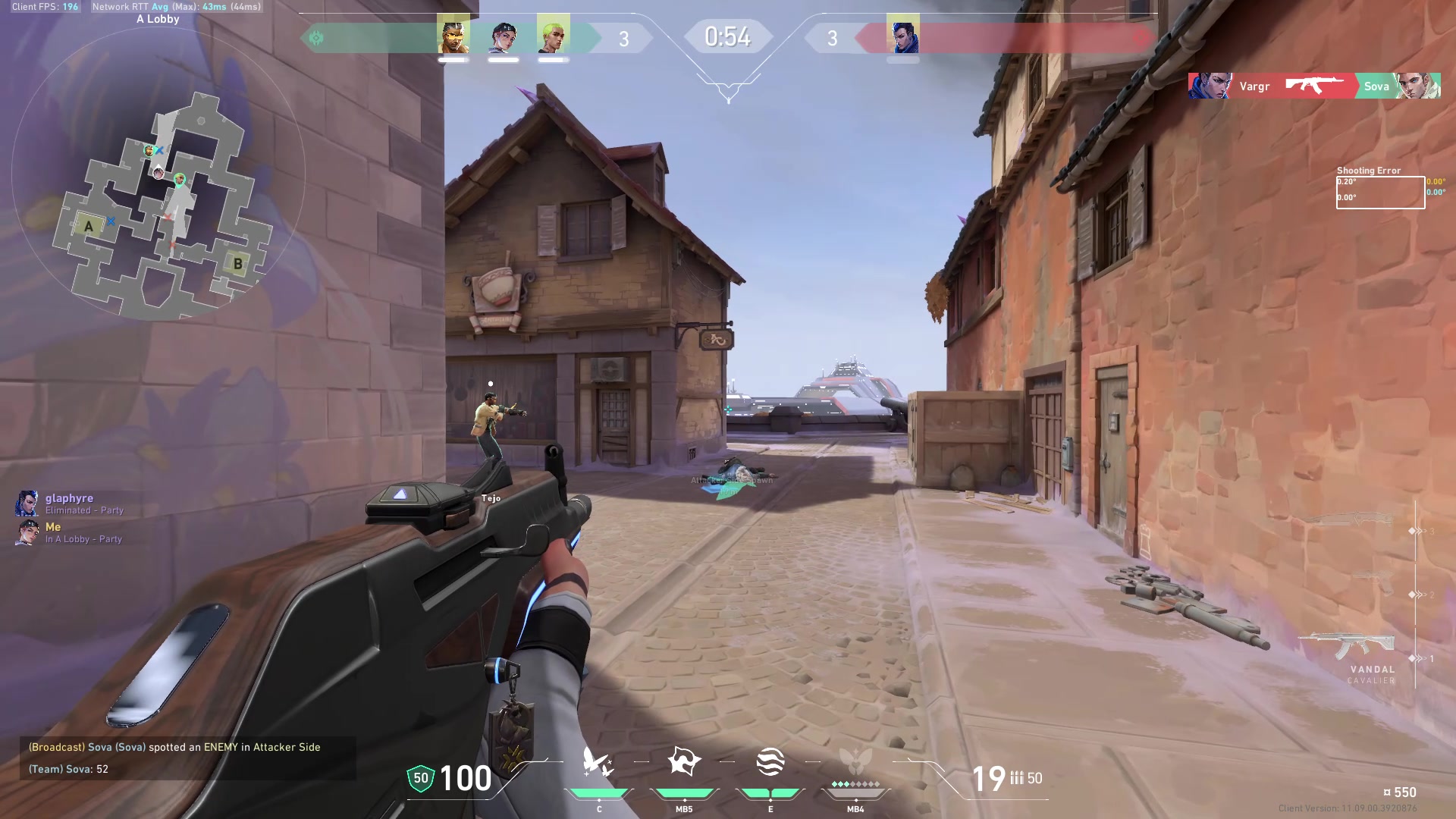1456x819 pixels.
Task: Click the Sova name in the killfeed
Action: coord(1376,86)
